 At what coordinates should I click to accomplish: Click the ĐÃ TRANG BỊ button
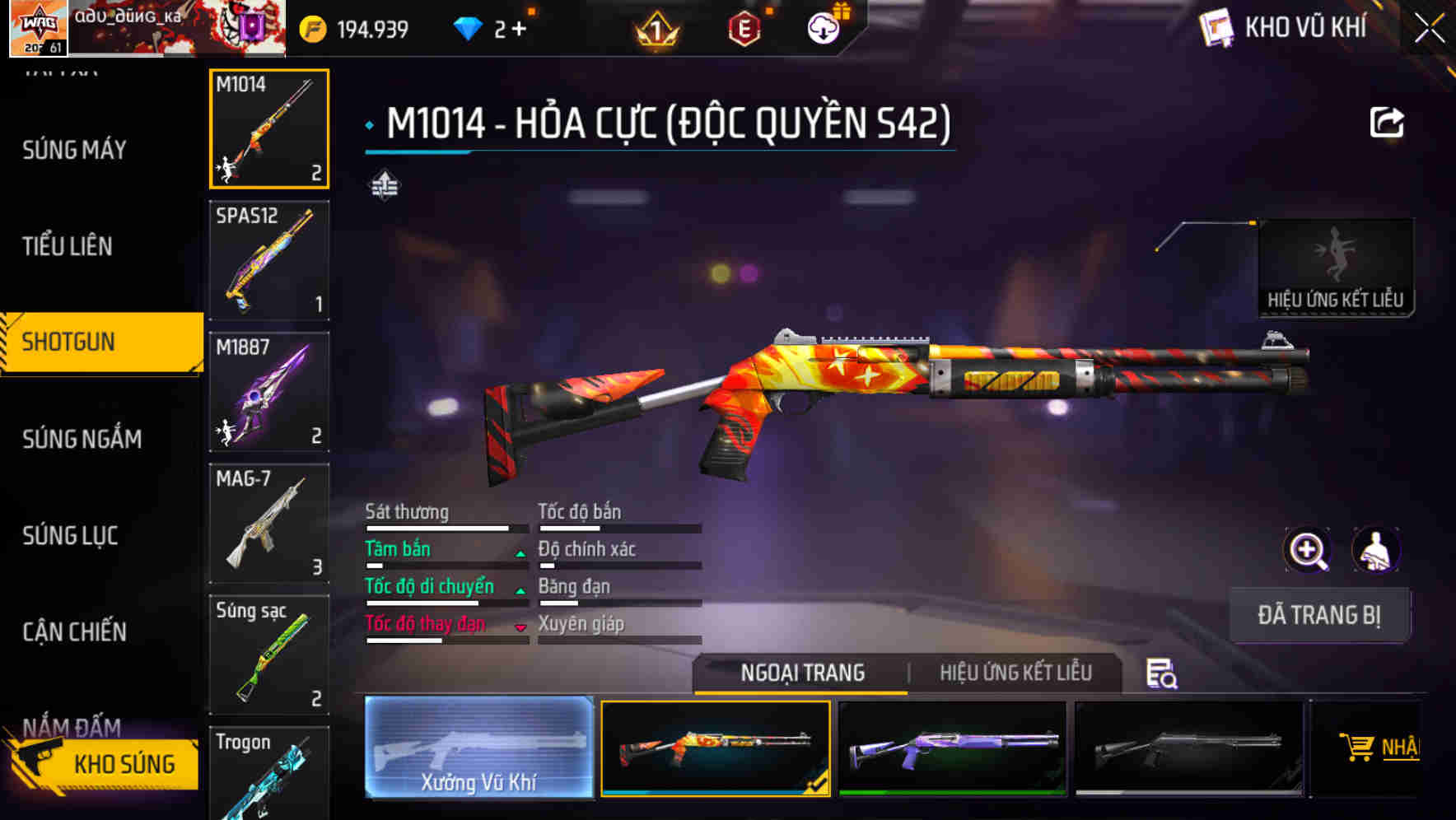[1319, 615]
